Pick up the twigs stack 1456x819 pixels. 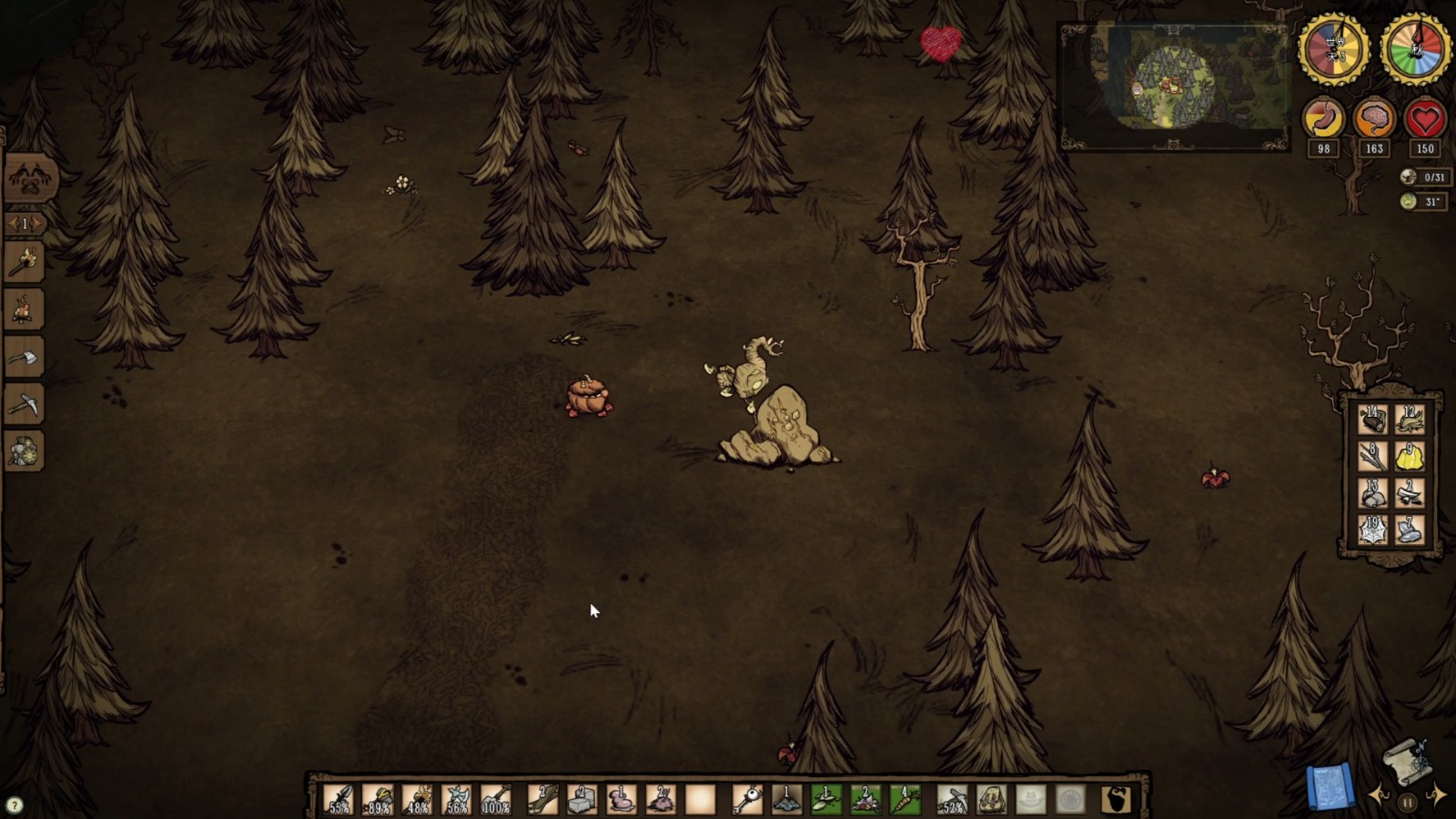(1372, 456)
